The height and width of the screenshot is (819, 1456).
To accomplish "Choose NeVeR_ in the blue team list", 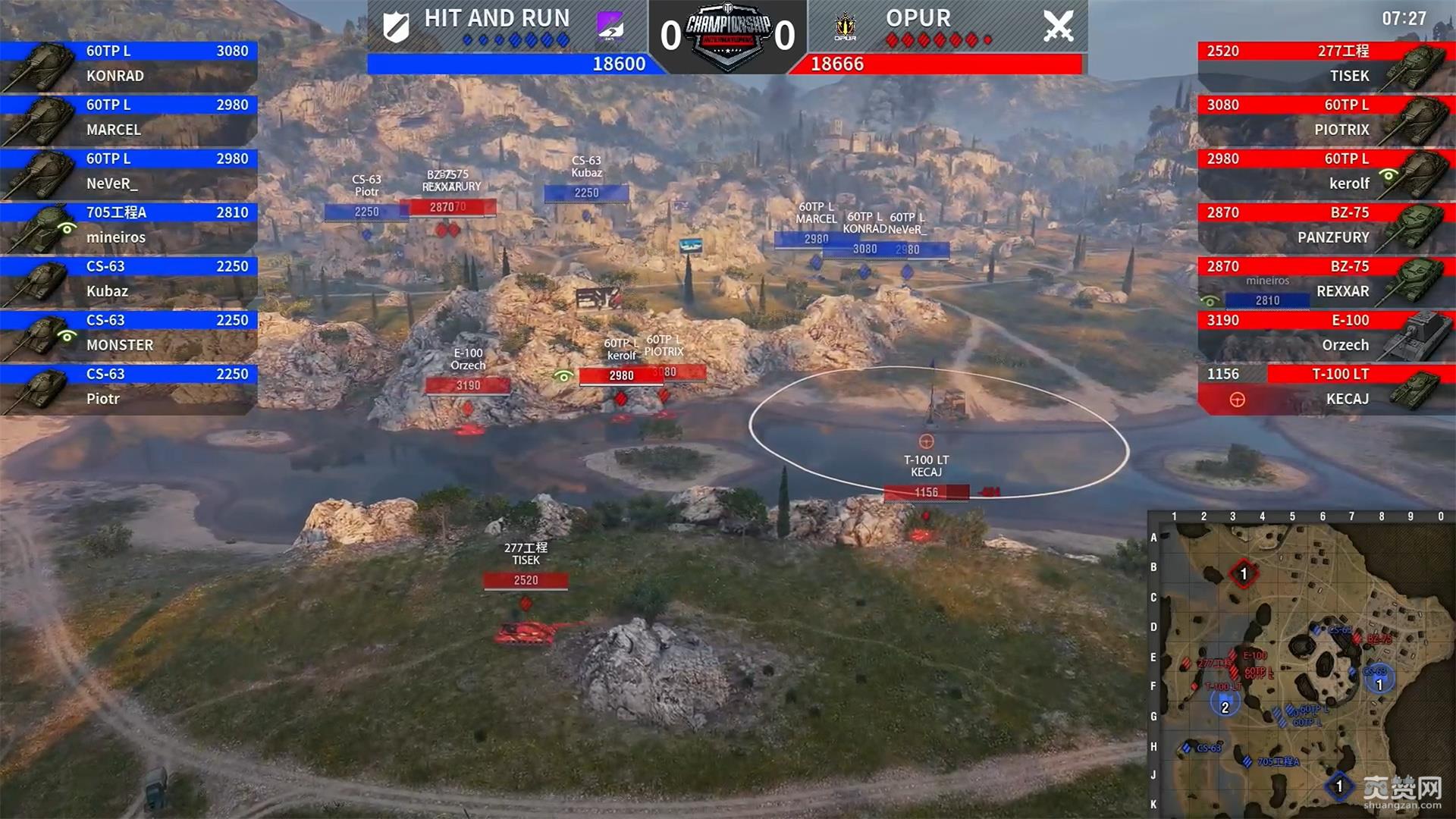I will pos(129,171).
